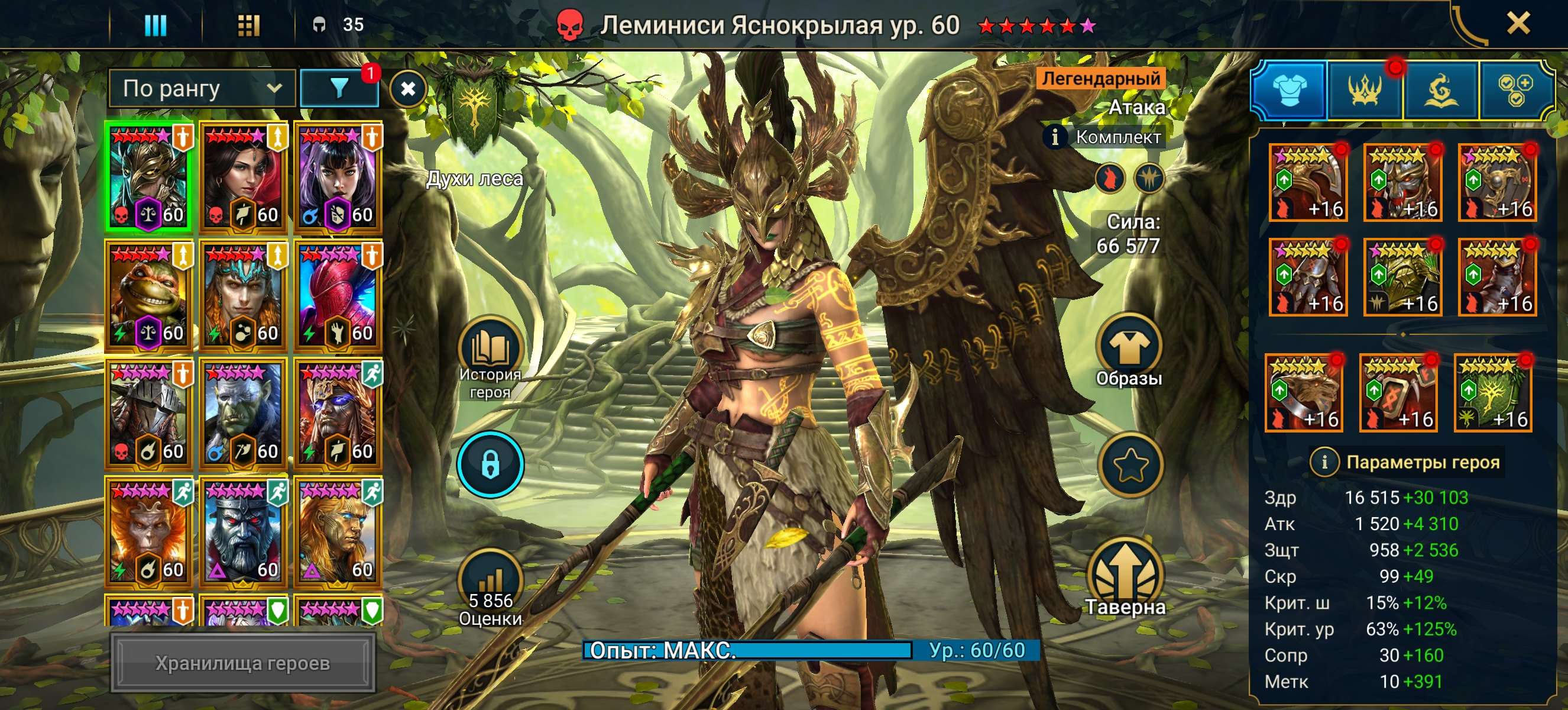Open the hero filter funnel button
The height and width of the screenshot is (710, 1568).
tap(339, 89)
